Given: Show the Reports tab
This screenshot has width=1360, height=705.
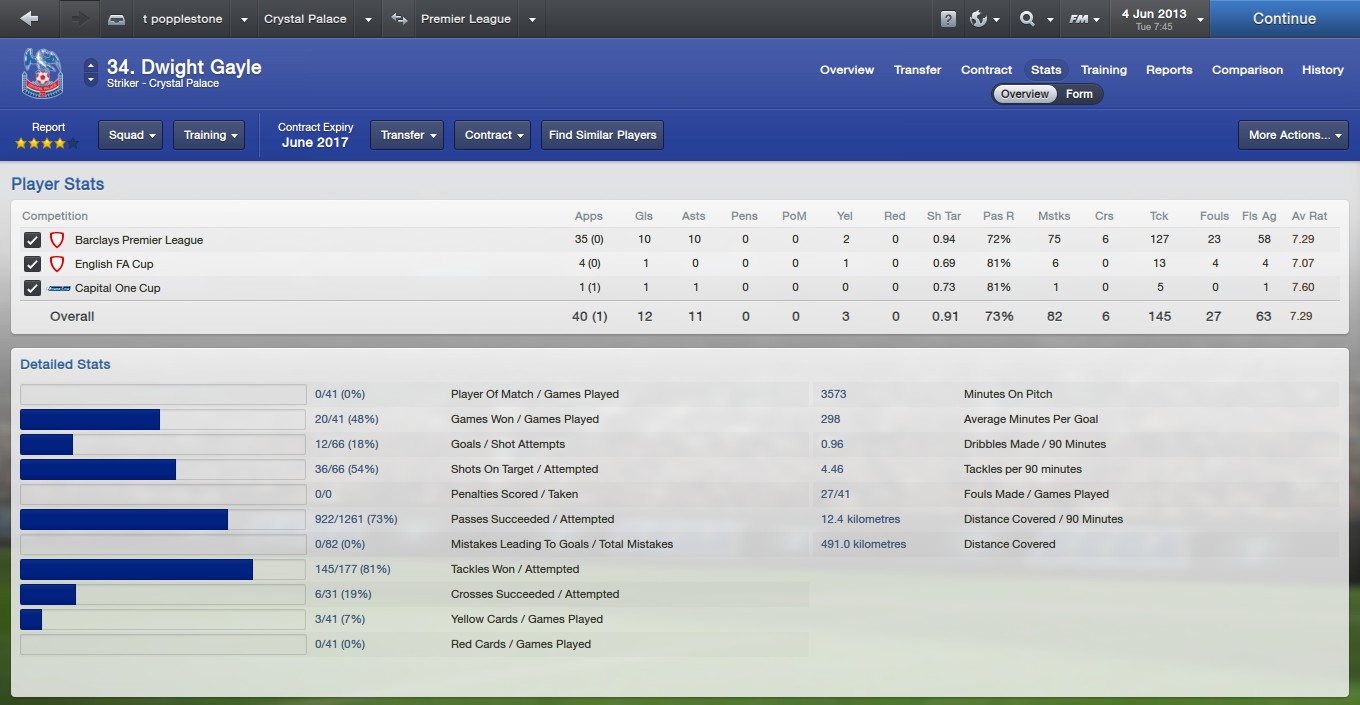Looking at the screenshot, I should pyautogui.click(x=1169, y=70).
